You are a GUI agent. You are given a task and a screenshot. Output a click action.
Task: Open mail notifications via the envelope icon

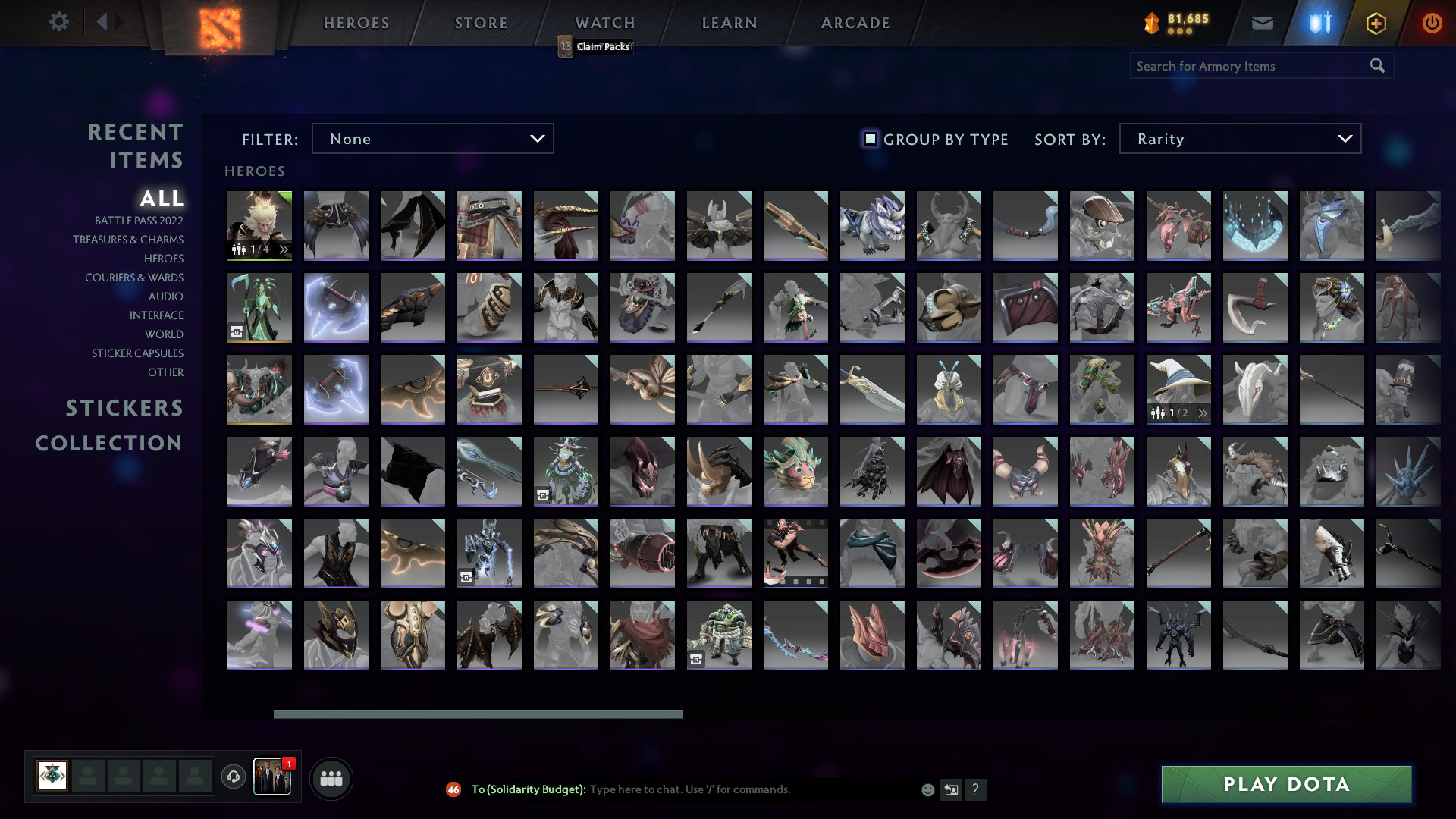(1262, 23)
